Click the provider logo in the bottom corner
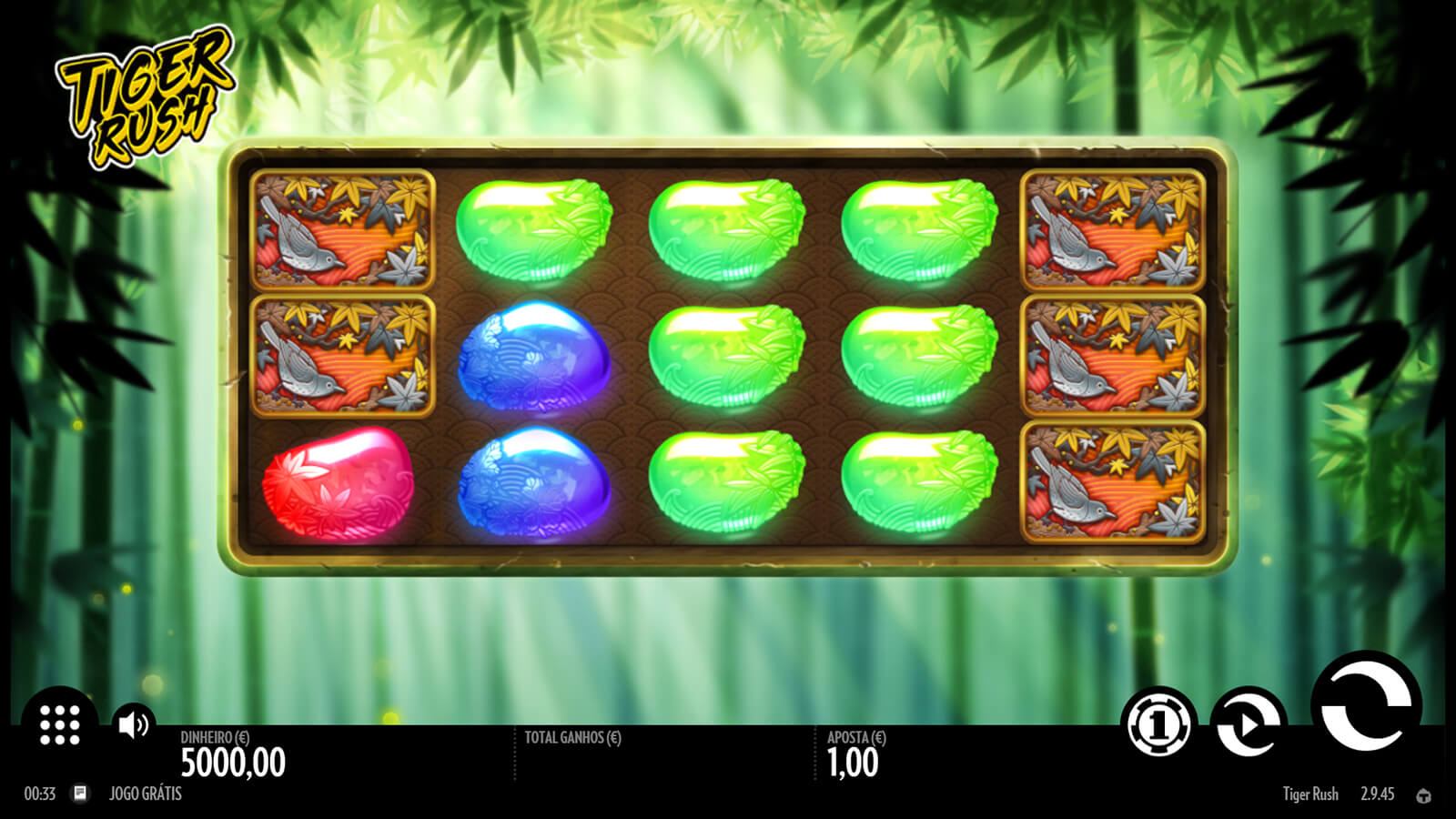Screen dimensions: 1456x819 pos(1423,795)
